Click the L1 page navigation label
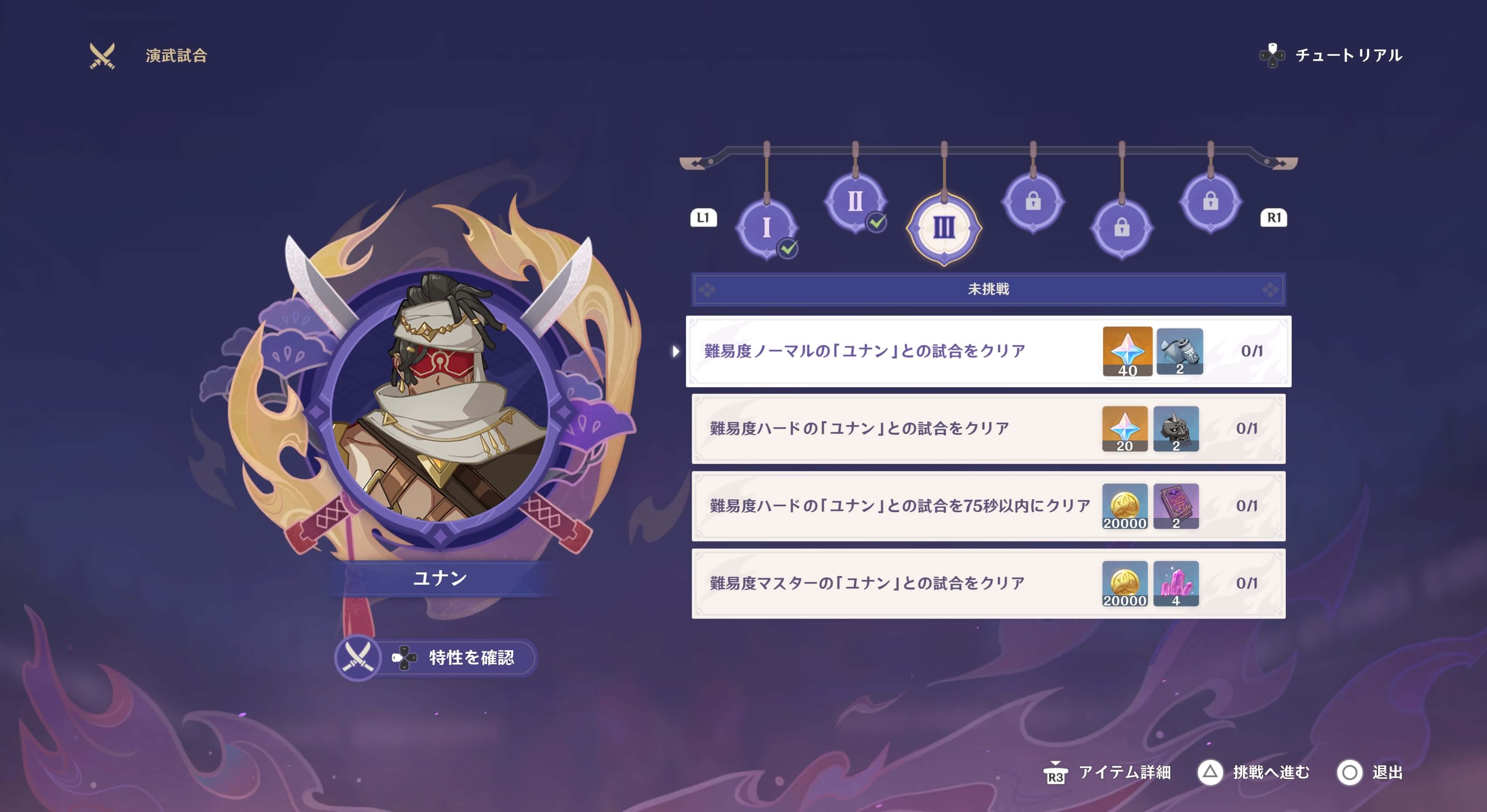 click(703, 218)
